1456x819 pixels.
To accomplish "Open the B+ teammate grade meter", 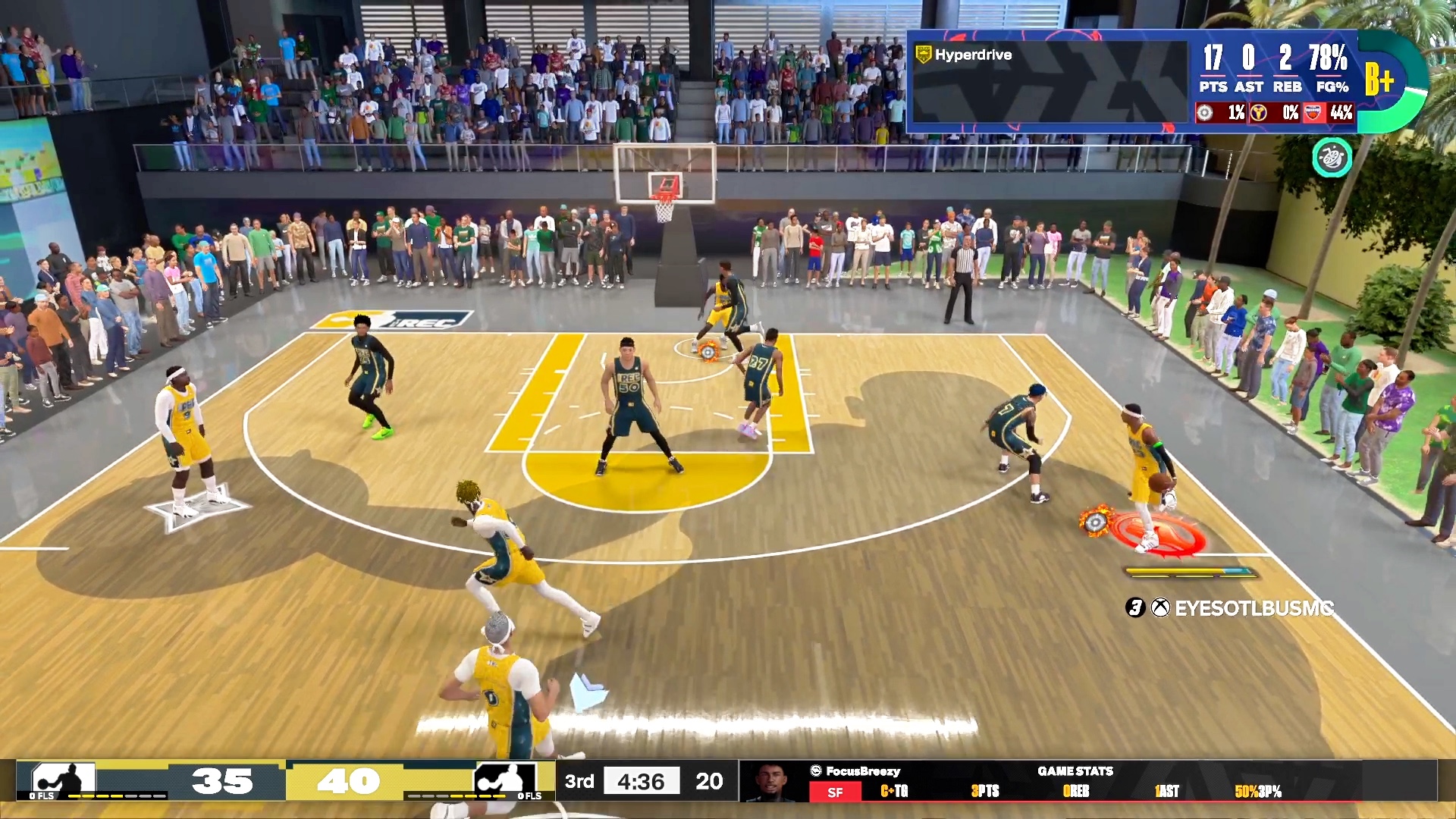I will (x=1382, y=80).
